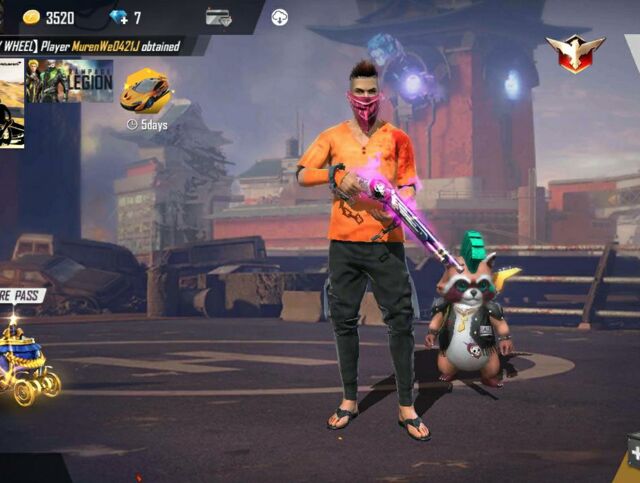
Task: Tap the gold coin balance to add coins
Action: pyautogui.click(x=48, y=17)
